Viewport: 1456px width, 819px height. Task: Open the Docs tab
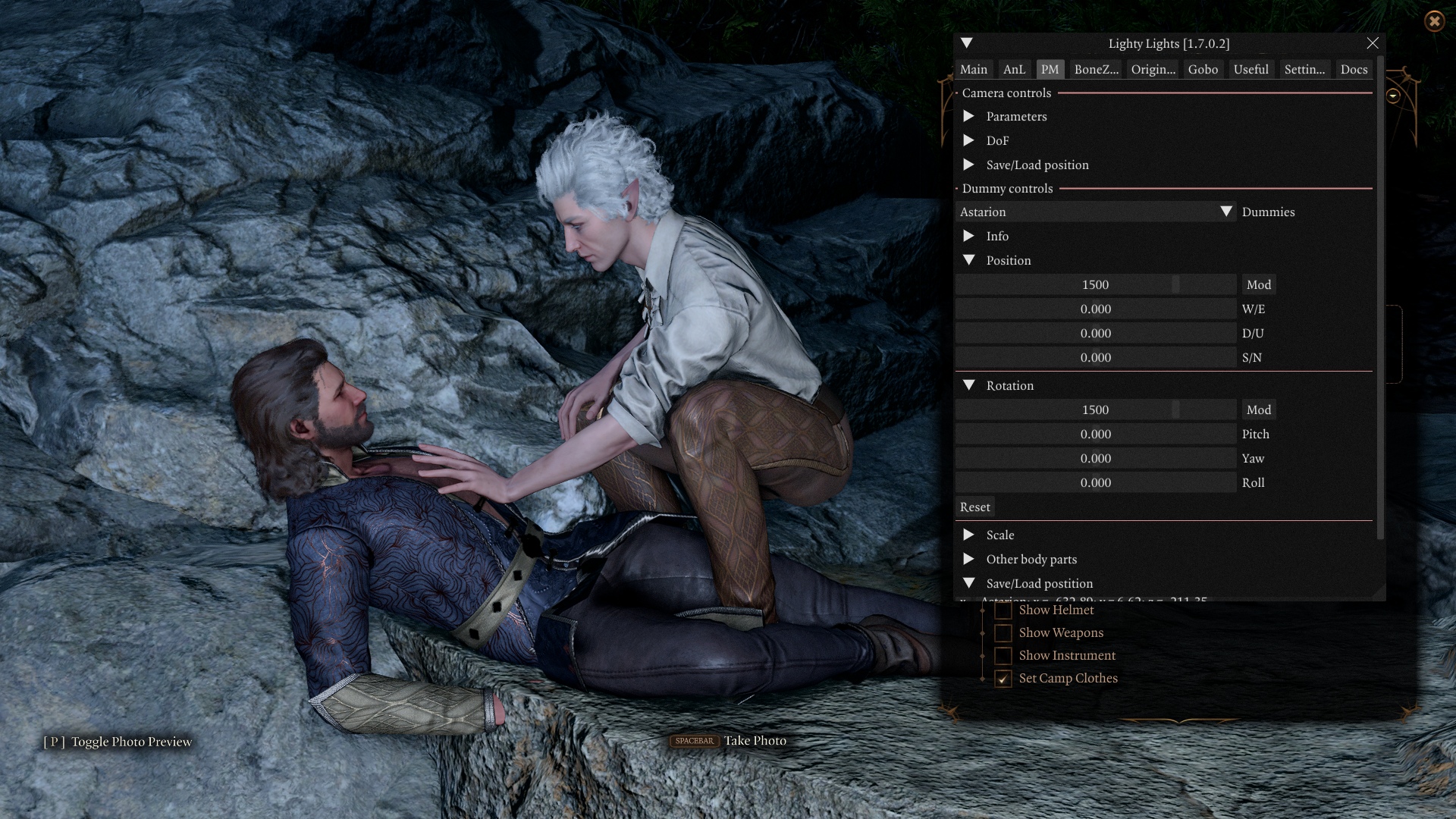(x=1354, y=69)
